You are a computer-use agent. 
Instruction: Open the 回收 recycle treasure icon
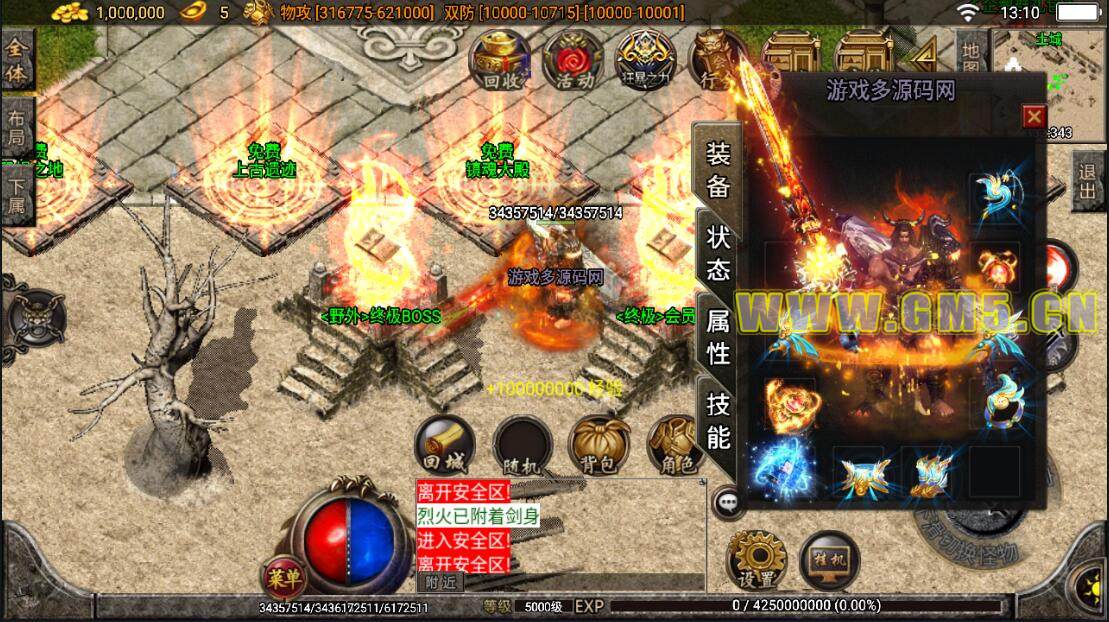pos(505,58)
